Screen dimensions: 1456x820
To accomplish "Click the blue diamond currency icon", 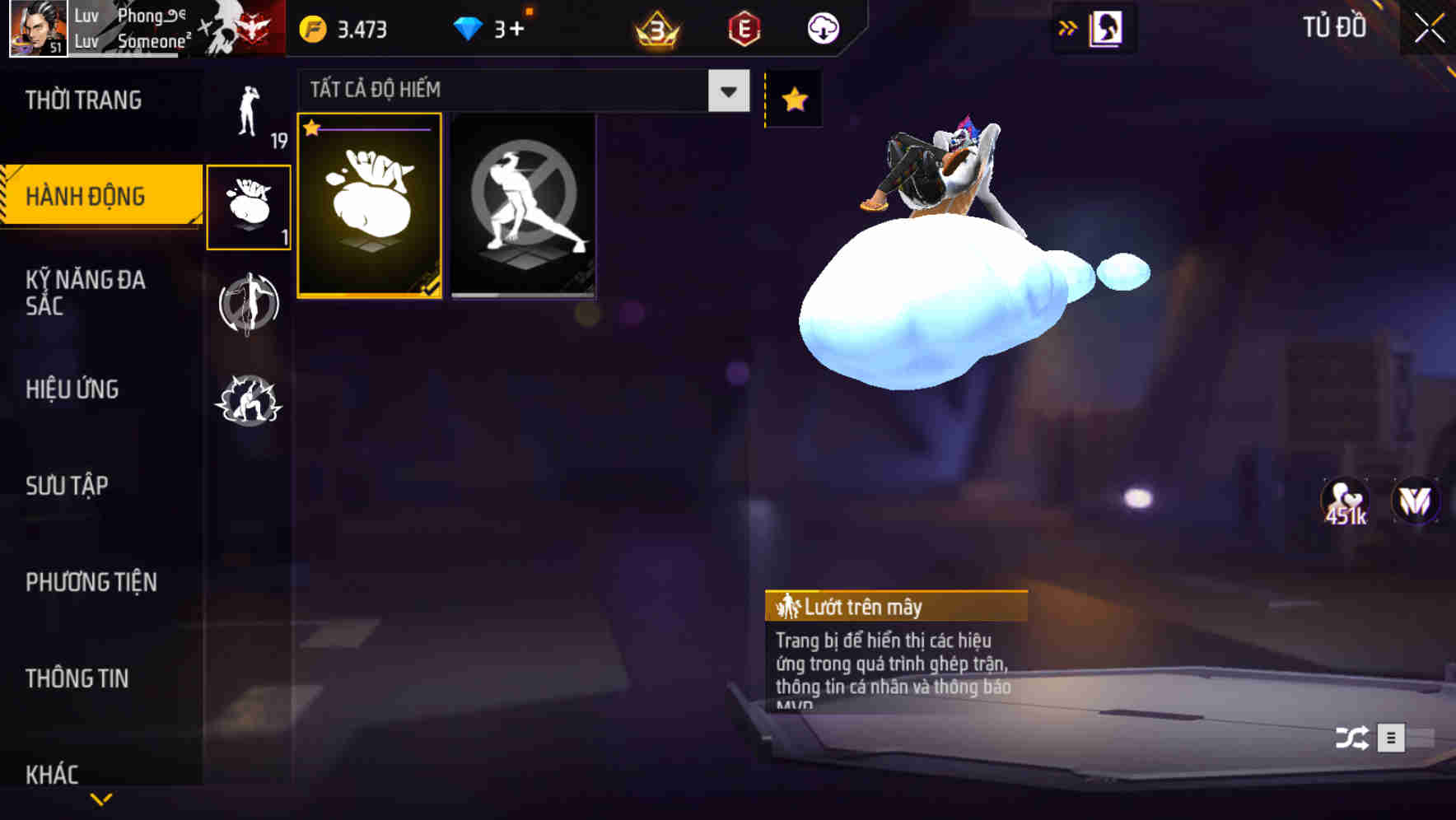I will click(x=470, y=27).
